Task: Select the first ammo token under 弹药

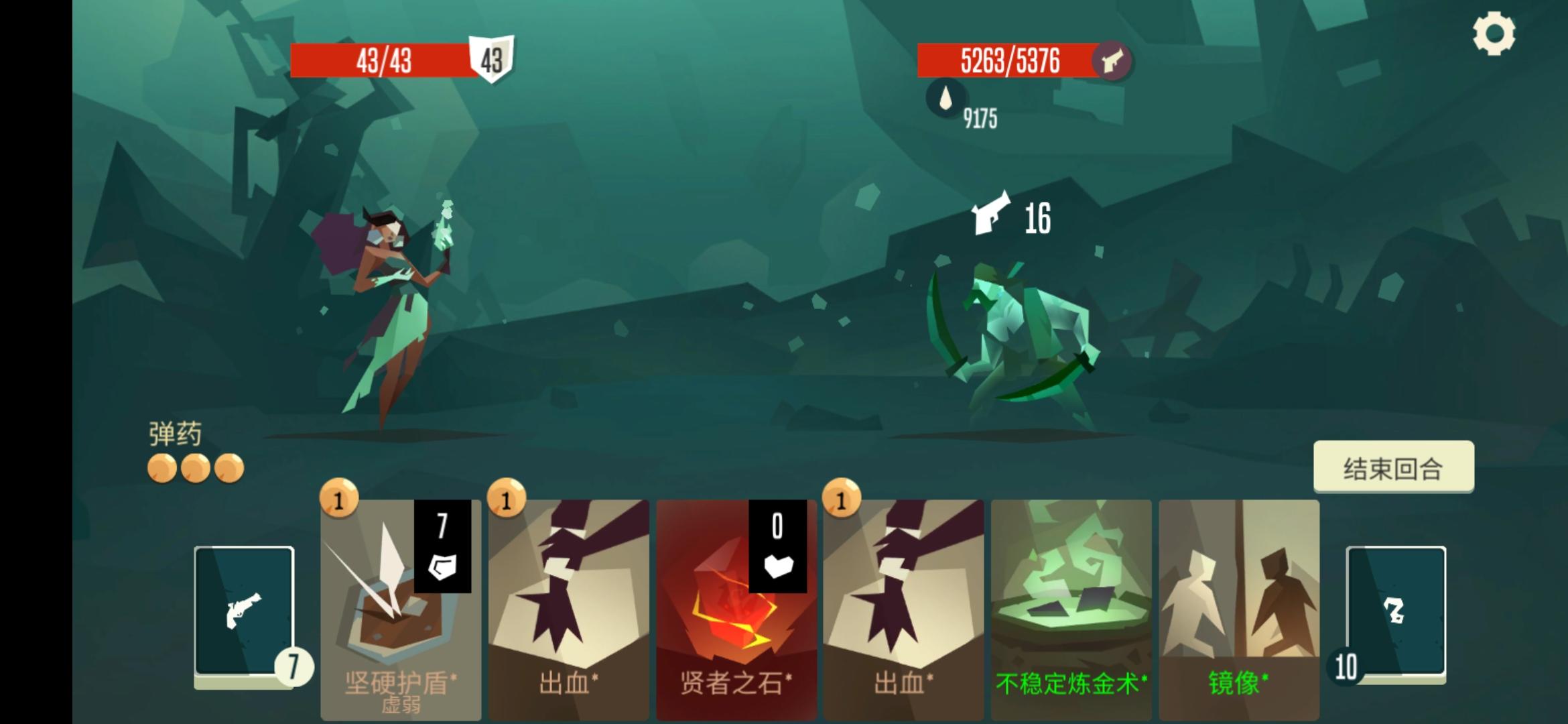Action: [164, 469]
